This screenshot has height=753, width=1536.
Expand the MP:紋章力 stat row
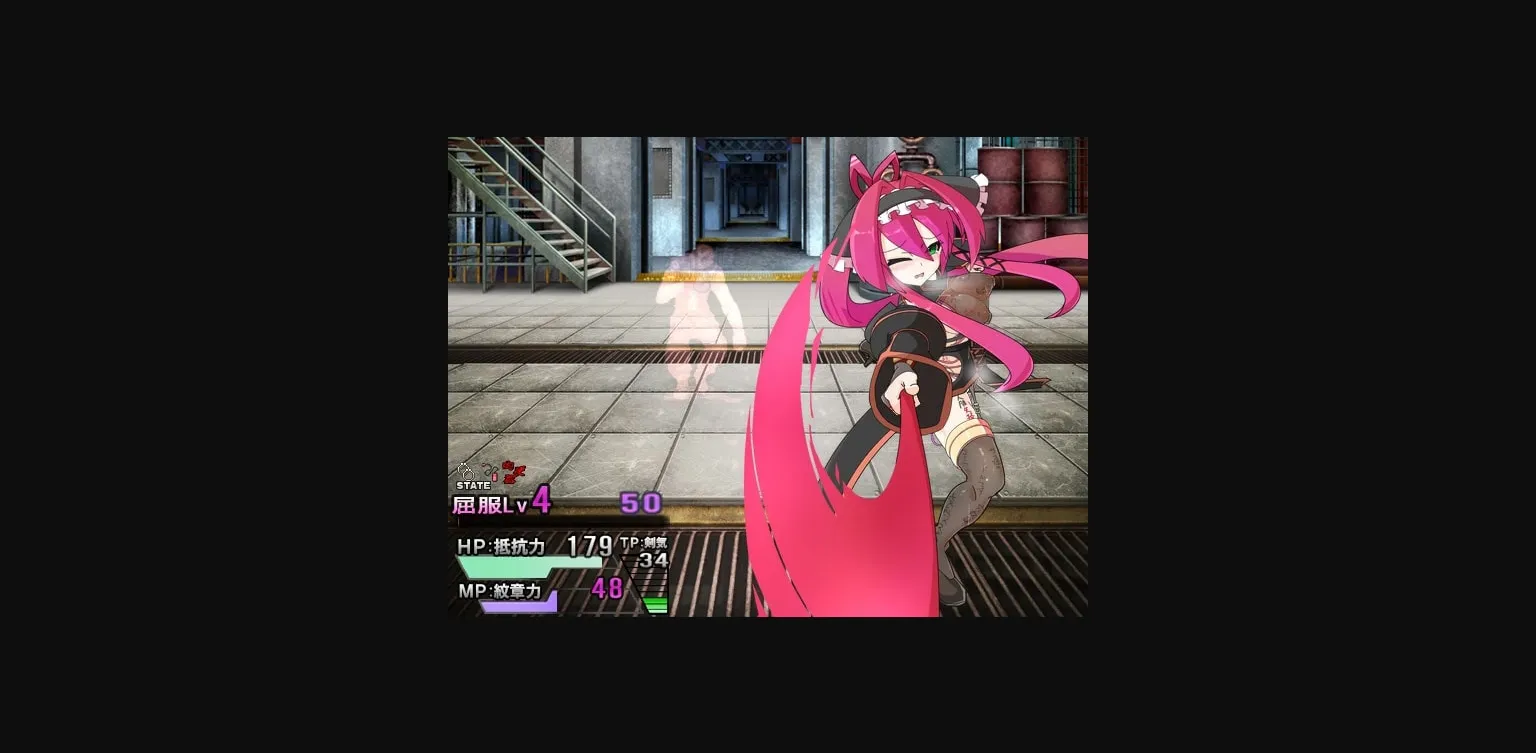coord(500,590)
